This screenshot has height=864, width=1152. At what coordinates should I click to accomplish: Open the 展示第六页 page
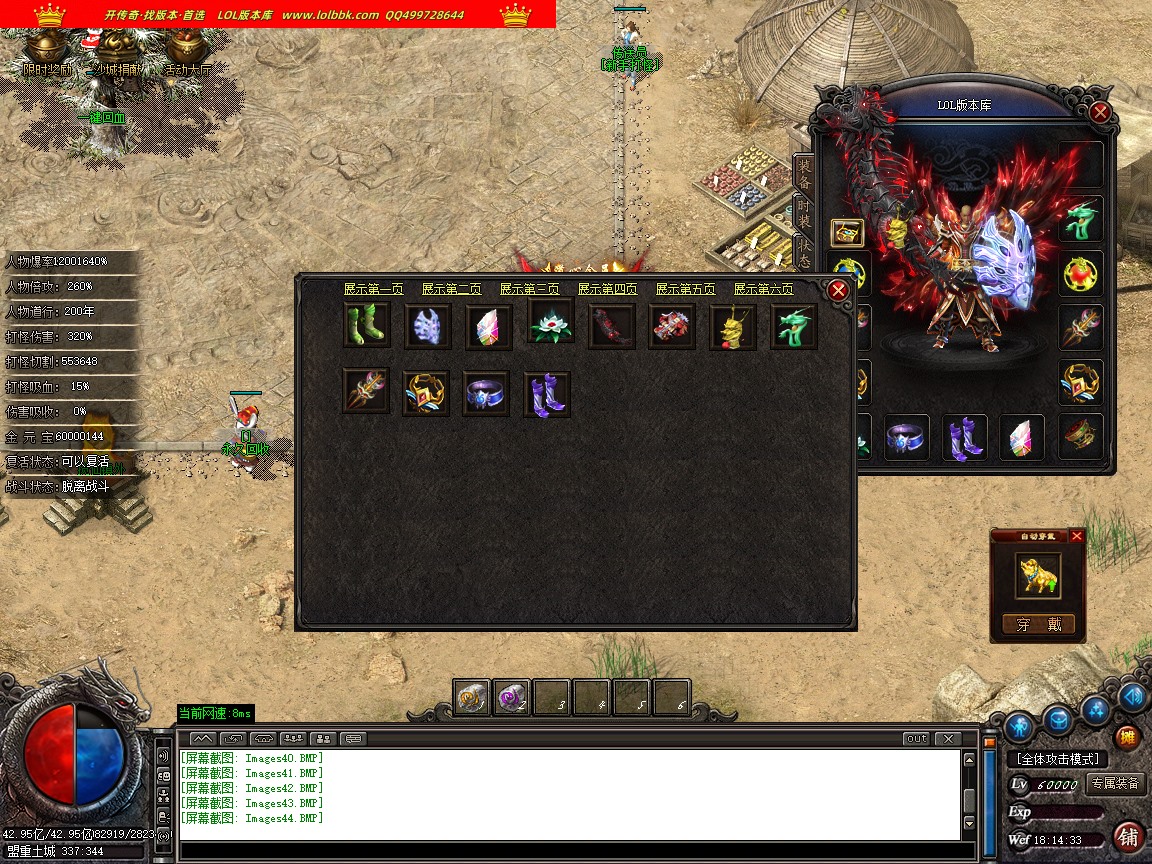click(x=763, y=289)
